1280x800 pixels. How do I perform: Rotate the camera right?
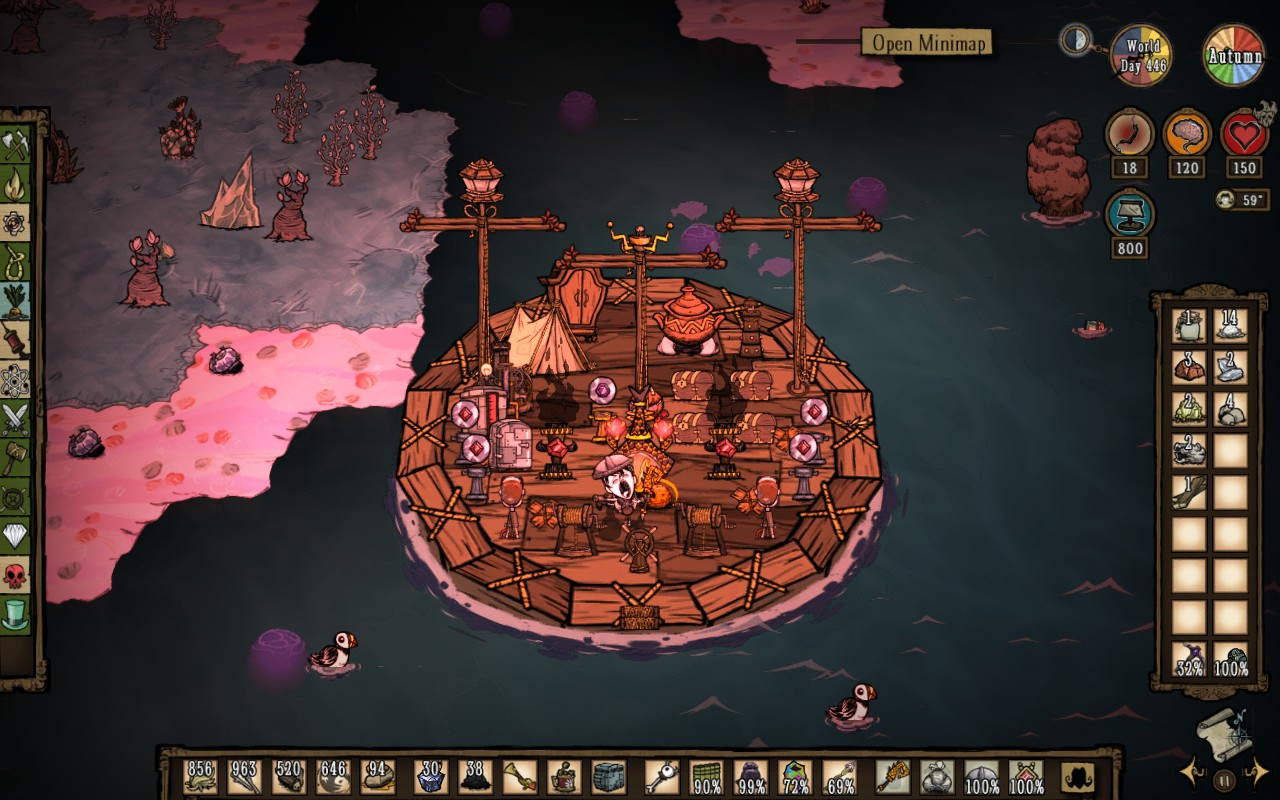tap(1257, 771)
